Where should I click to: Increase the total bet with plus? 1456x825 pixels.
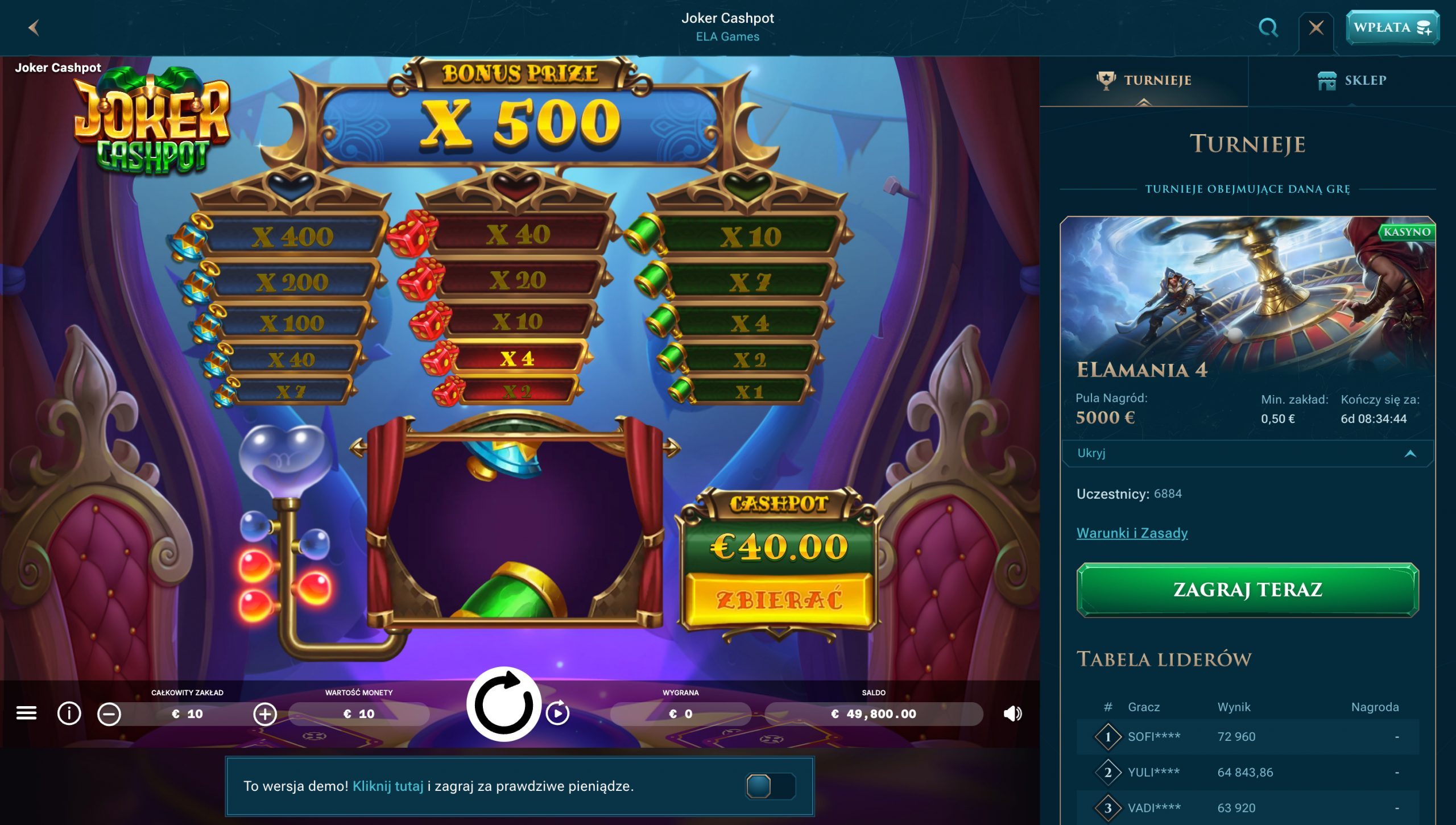click(265, 715)
